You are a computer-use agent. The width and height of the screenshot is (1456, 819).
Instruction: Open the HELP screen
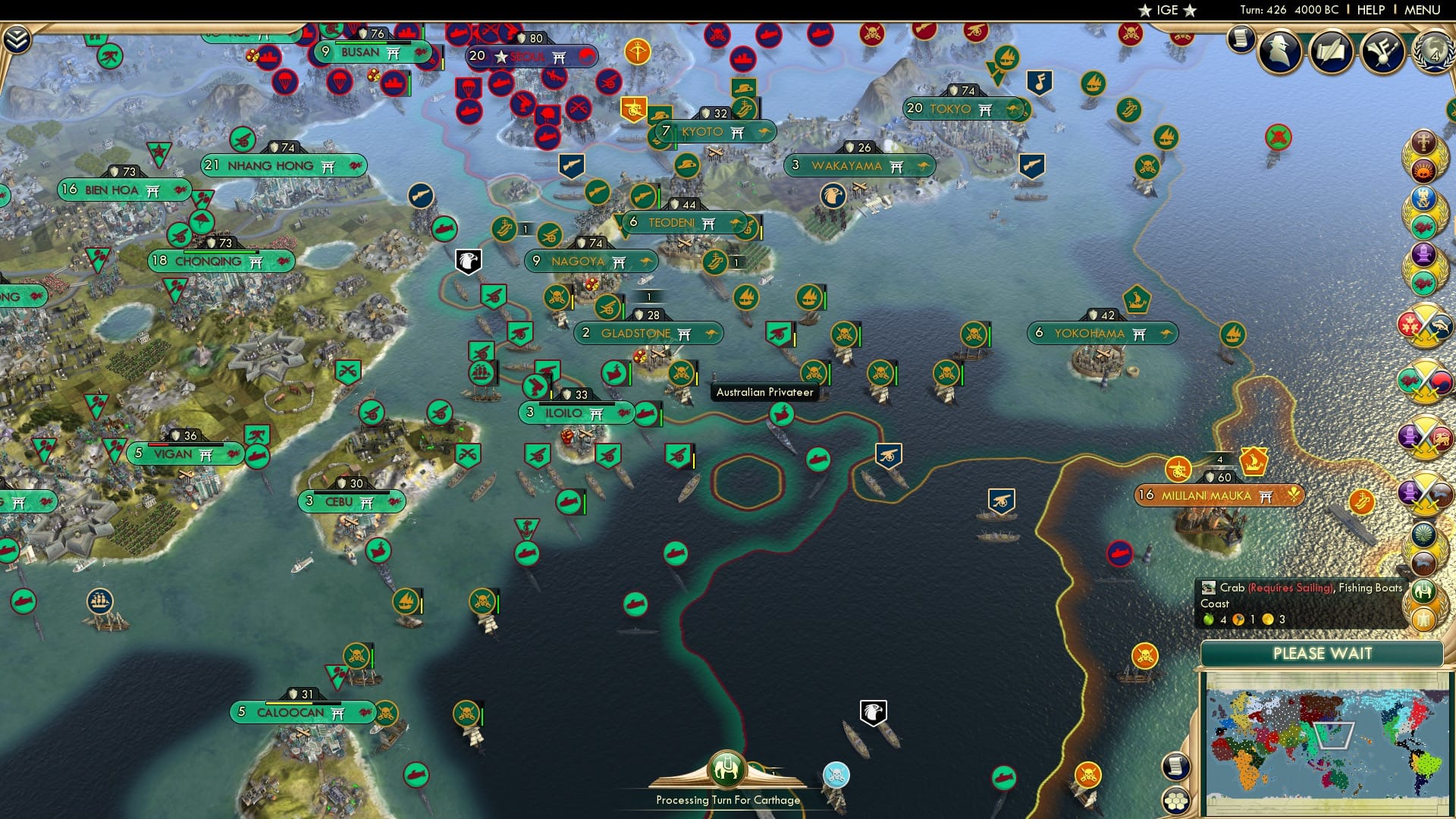(x=1370, y=10)
